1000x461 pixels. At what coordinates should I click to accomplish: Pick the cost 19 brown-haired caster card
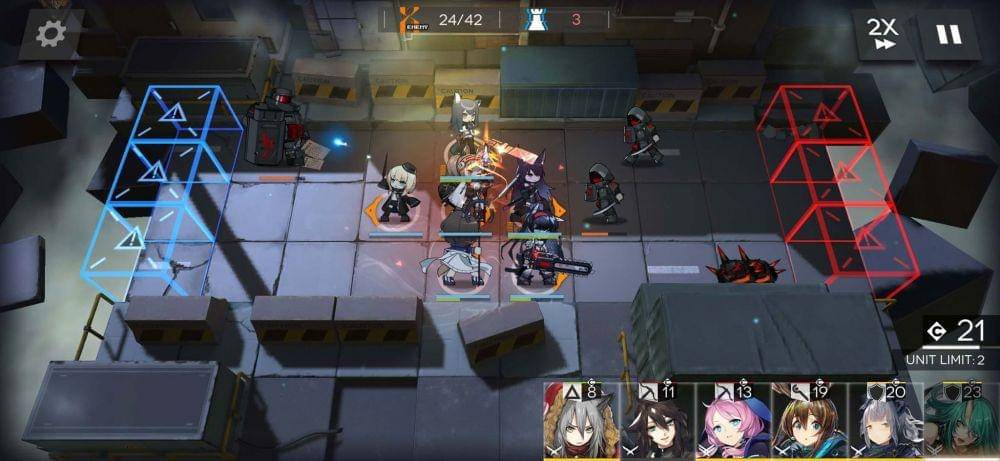809,421
